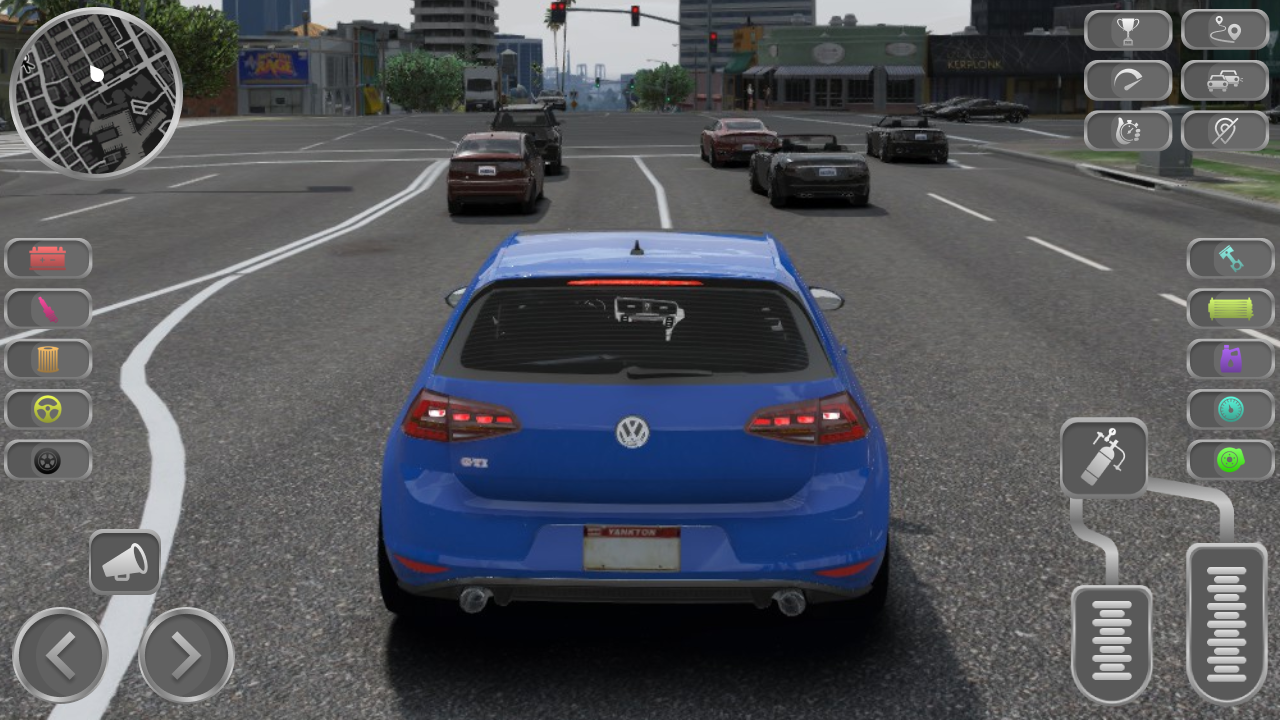This screenshot has height=720, width=1280.
Task: Choose the orange air filter part
Action: point(48,359)
